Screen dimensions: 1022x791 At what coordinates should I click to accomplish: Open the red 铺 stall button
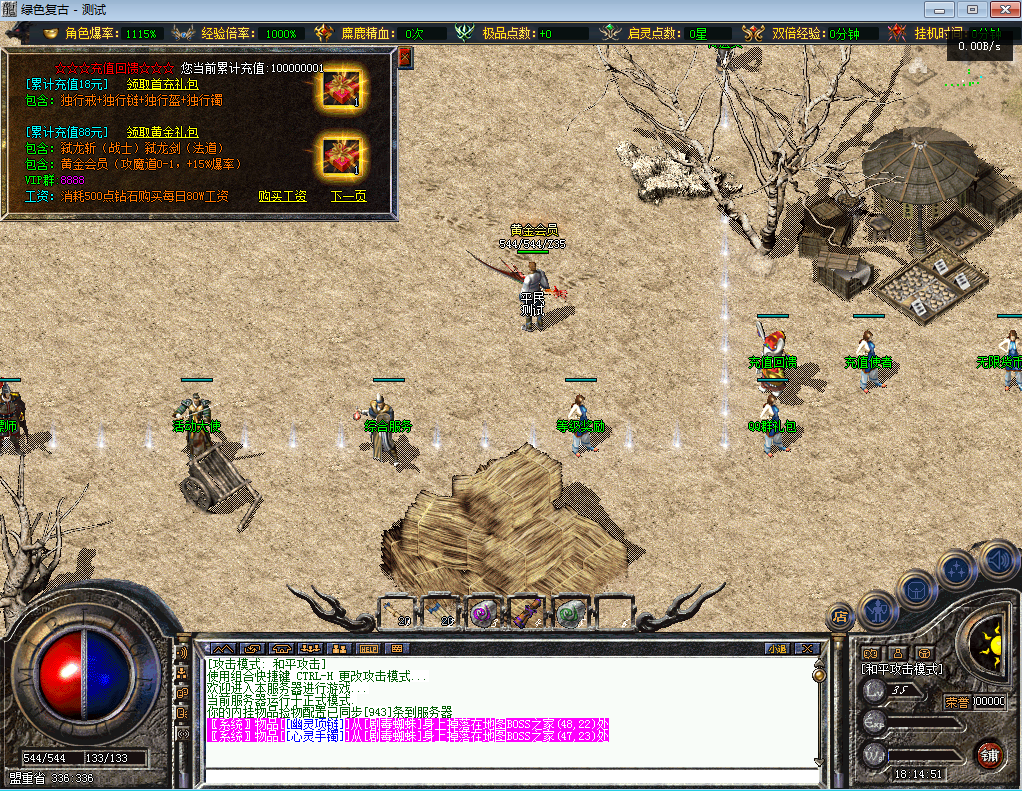(x=989, y=754)
